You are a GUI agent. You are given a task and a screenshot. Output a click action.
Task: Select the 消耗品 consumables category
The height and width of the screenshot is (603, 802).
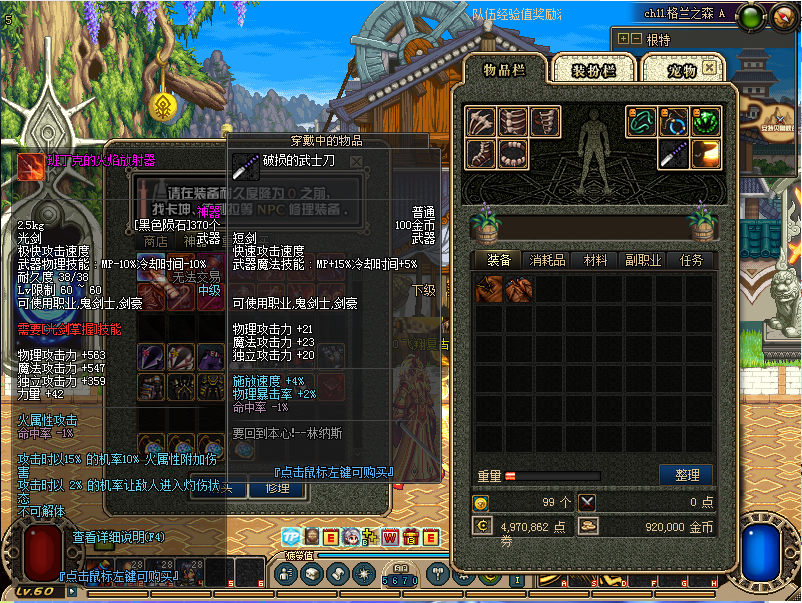point(547,260)
